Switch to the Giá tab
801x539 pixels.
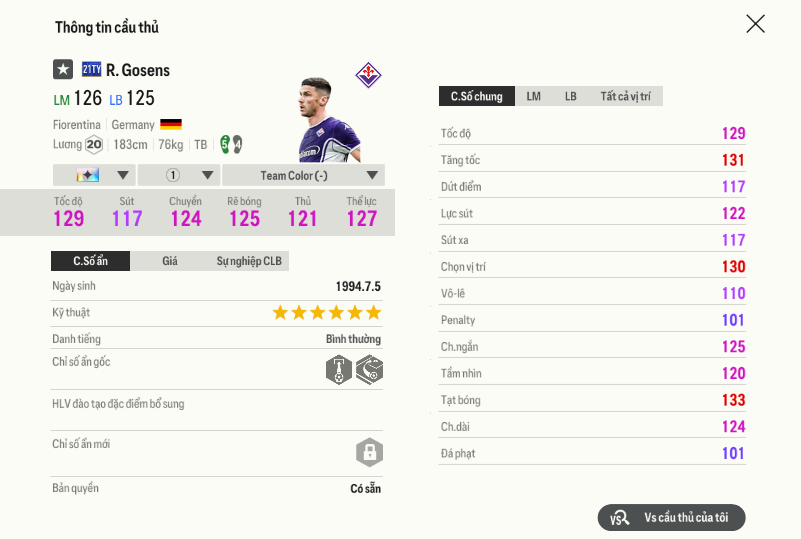point(170,261)
